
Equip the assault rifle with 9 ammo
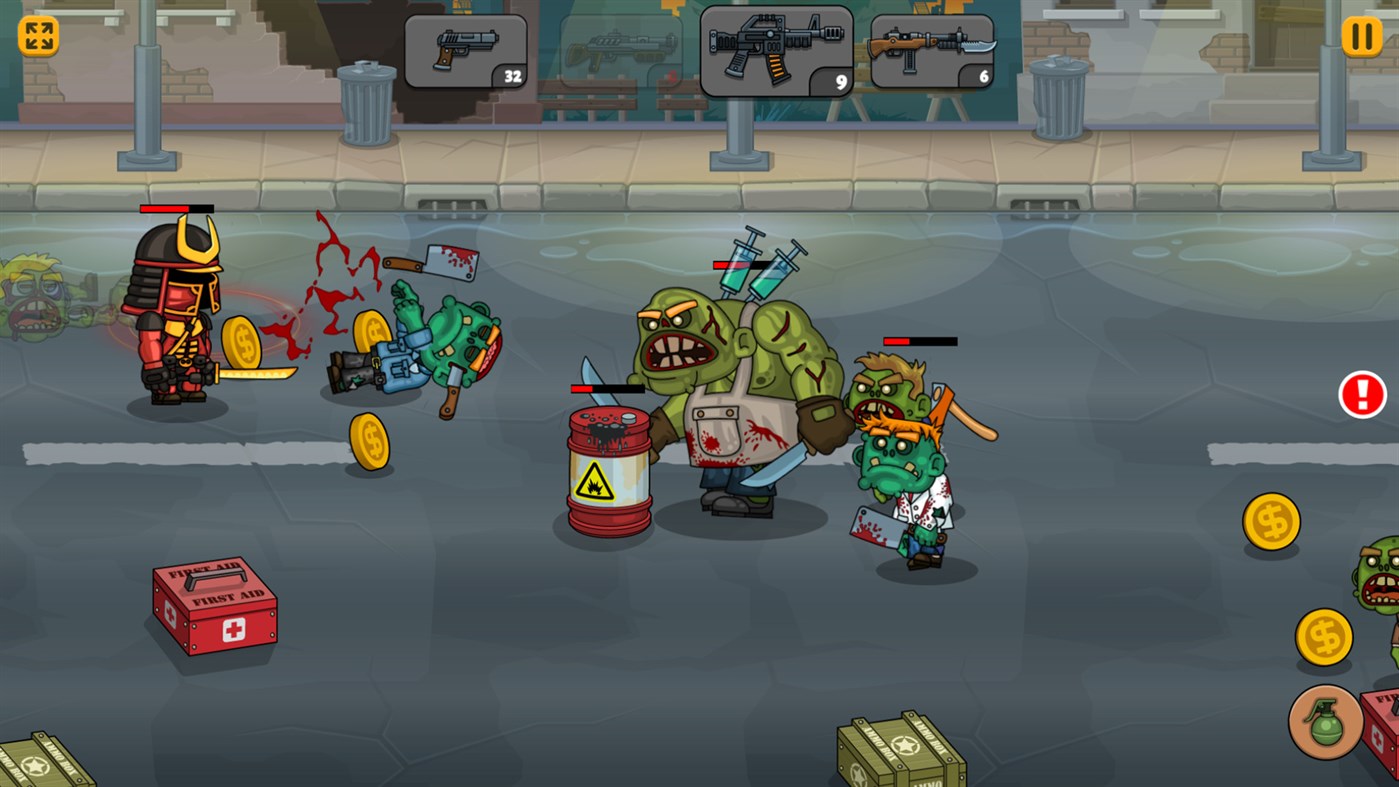pos(775,50)
